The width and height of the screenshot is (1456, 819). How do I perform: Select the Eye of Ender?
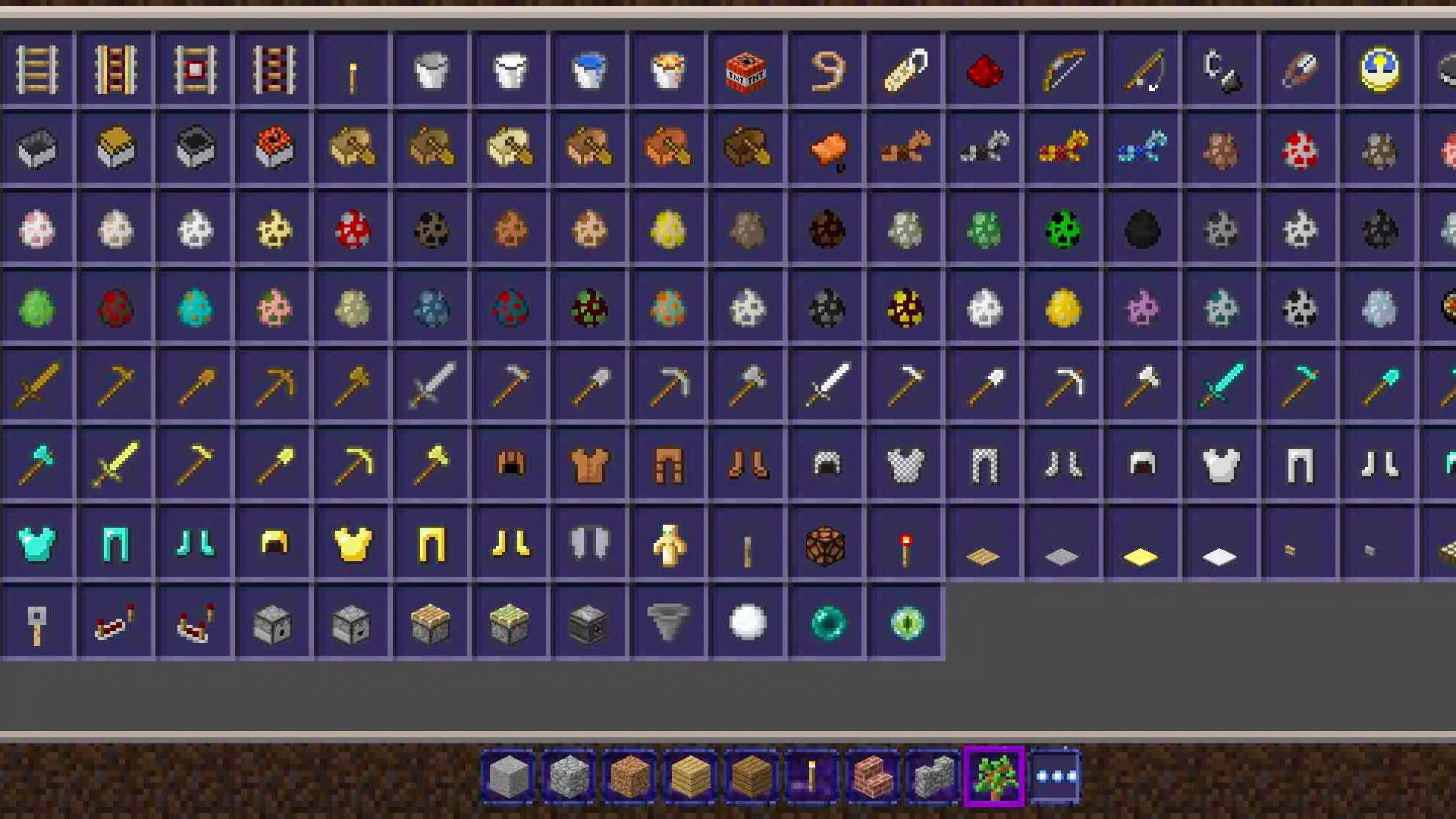click(x=904, y=622)
